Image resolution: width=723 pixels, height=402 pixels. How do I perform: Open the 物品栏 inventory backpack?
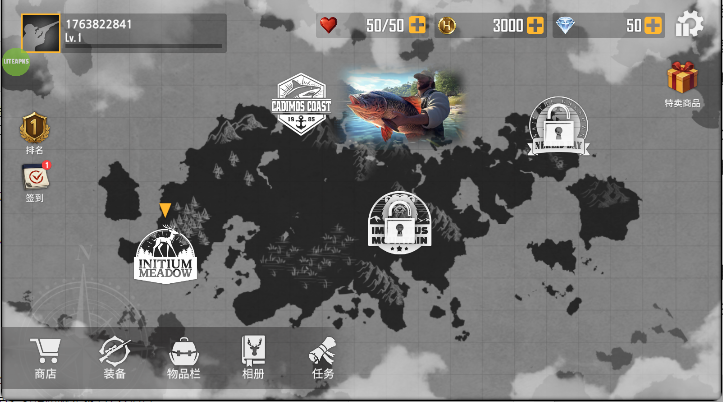[184, 358]
